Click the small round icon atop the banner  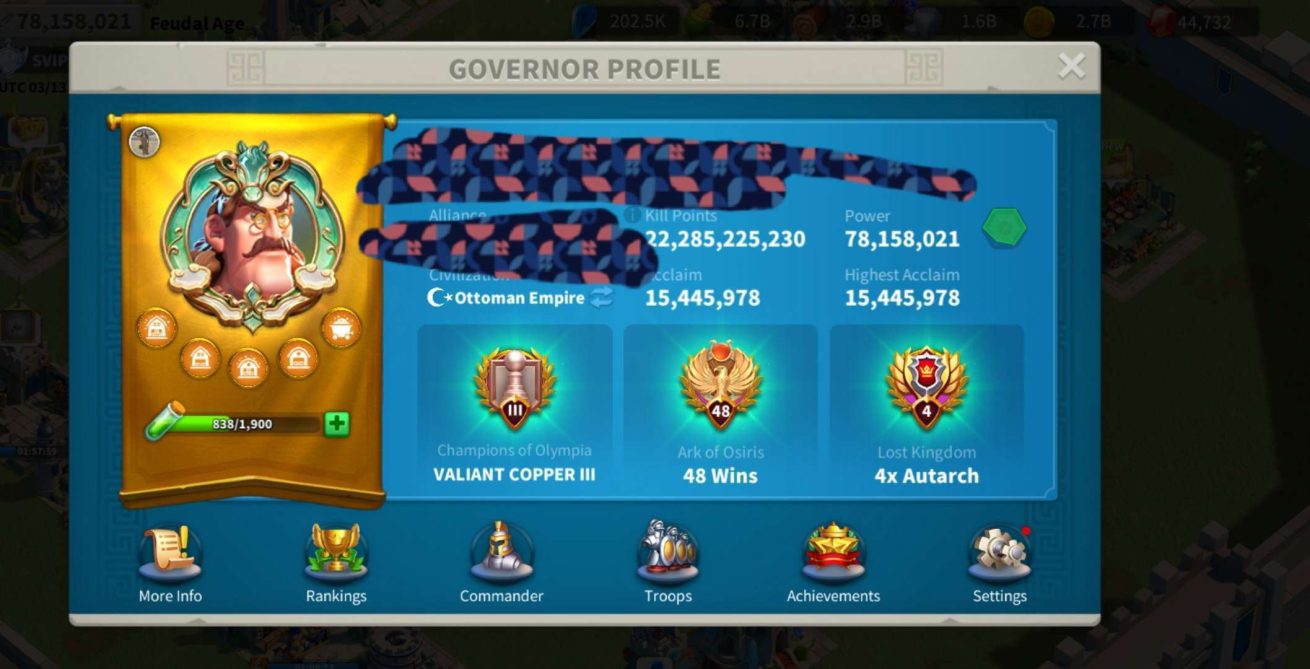145,141
